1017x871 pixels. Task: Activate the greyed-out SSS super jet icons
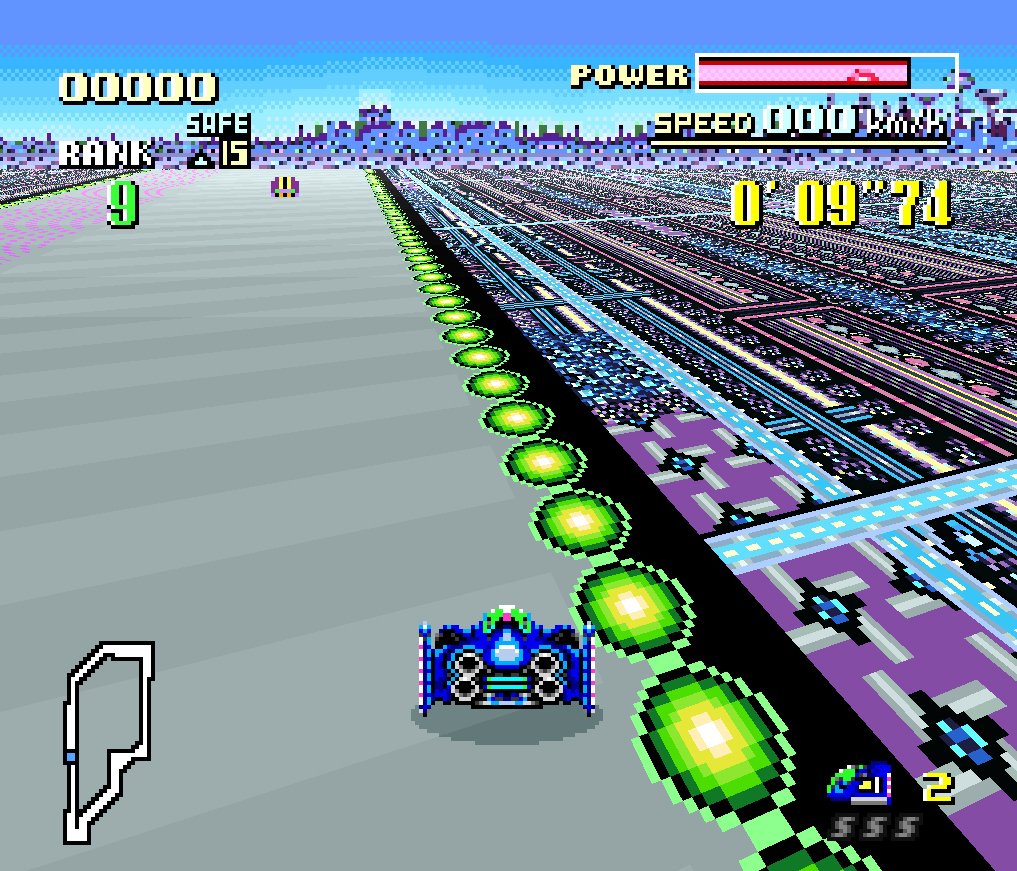[874, 828]
